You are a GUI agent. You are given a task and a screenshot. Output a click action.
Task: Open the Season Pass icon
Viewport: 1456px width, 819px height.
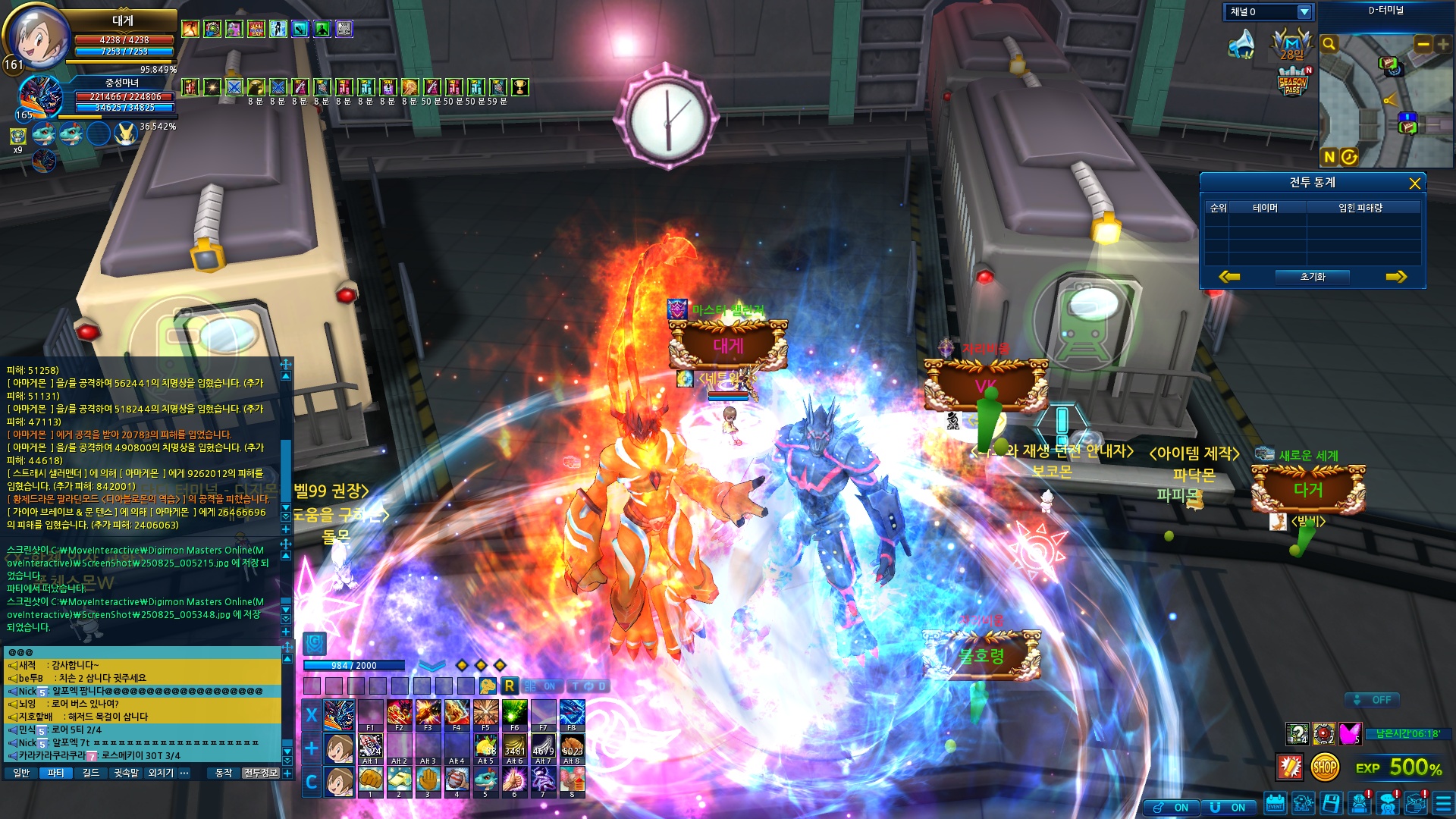(1293, 82)
